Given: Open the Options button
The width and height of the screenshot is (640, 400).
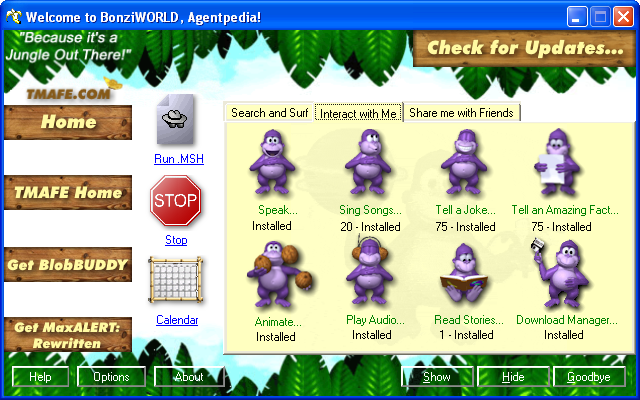Looking at the screenshot, I should click(x=111, y=377).
